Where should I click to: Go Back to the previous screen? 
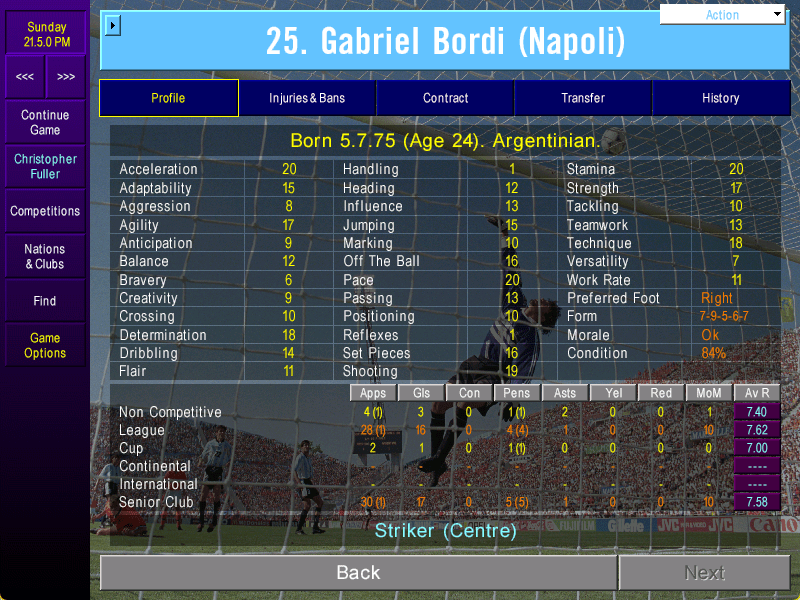358,572
